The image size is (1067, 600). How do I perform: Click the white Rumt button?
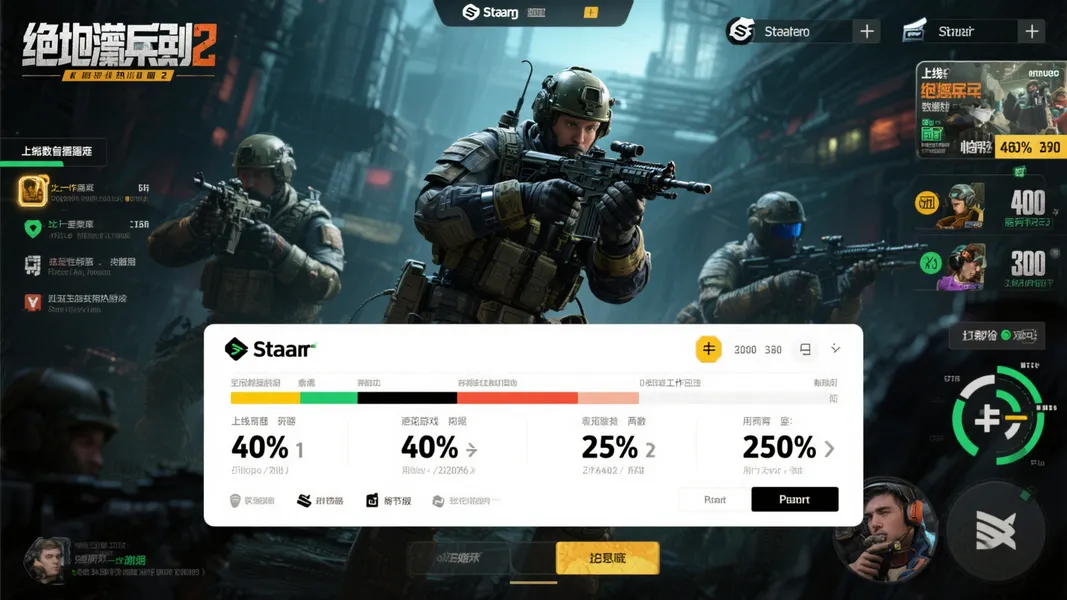(x=714, y=499)
